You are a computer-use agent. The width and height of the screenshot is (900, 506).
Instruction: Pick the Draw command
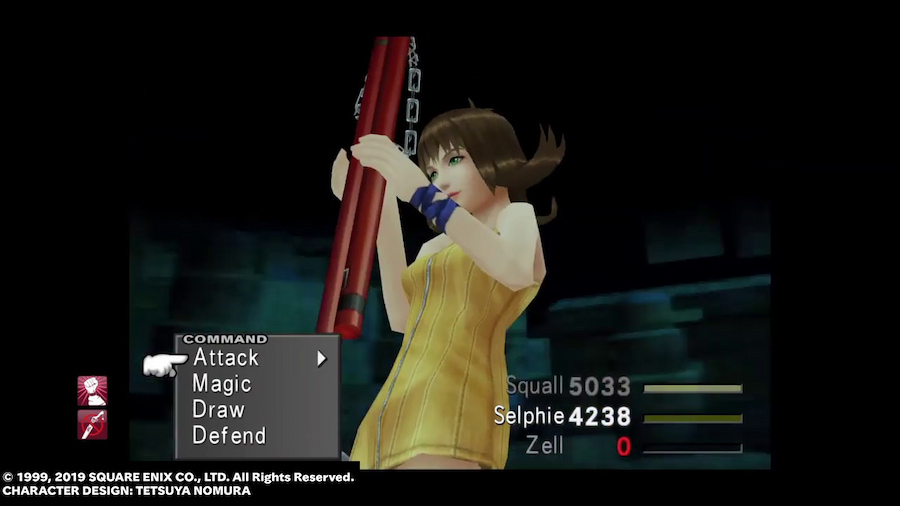point(218,410)
